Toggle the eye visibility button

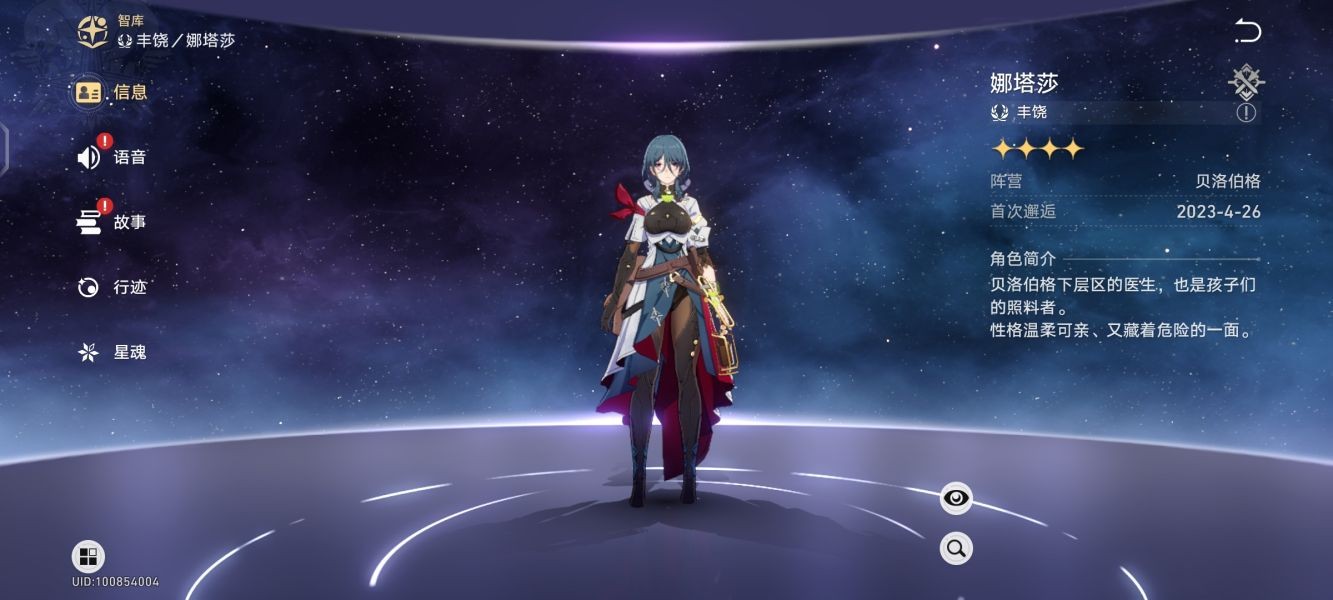pos(956,498)
